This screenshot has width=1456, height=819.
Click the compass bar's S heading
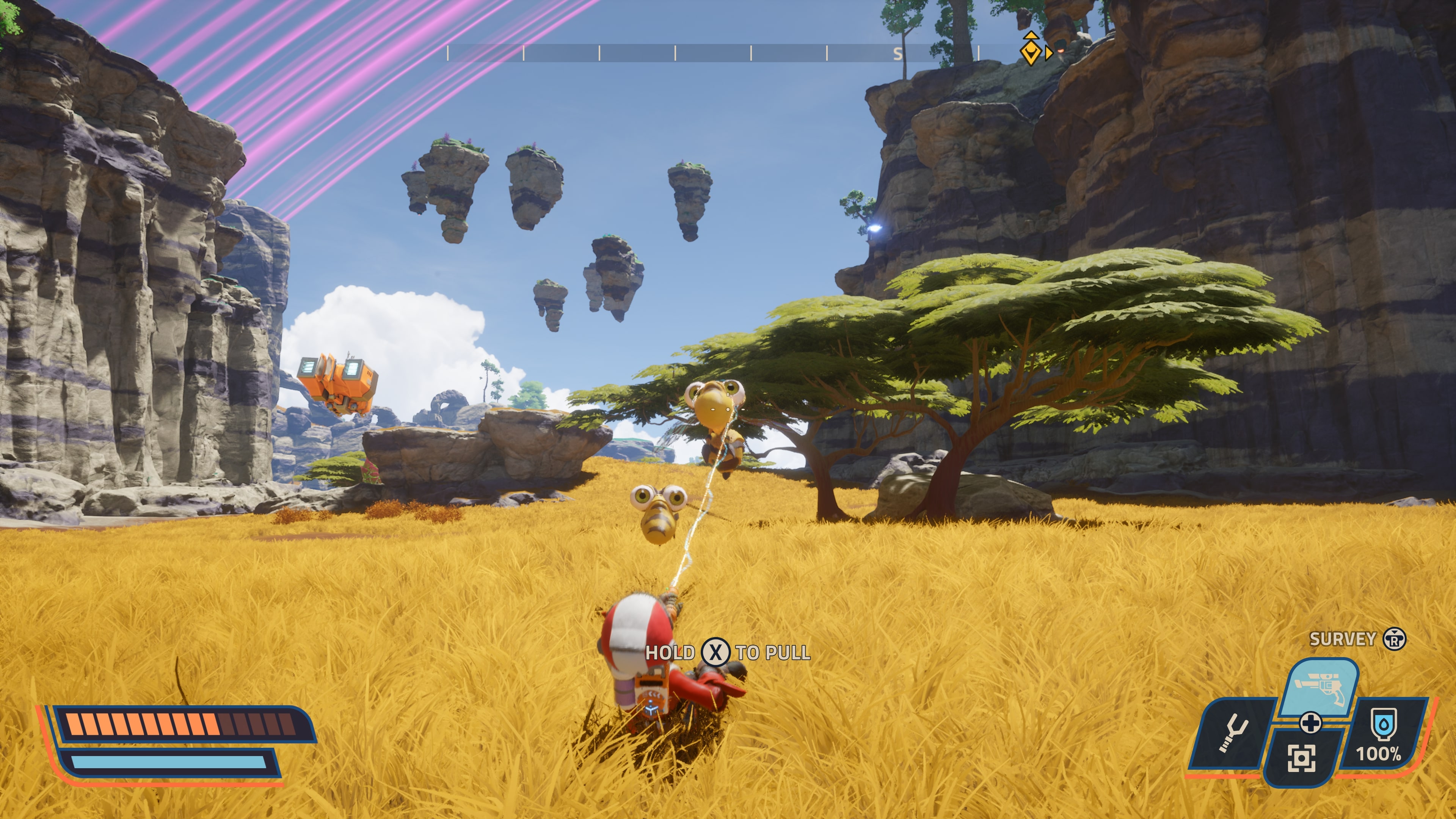coord(897,54)
